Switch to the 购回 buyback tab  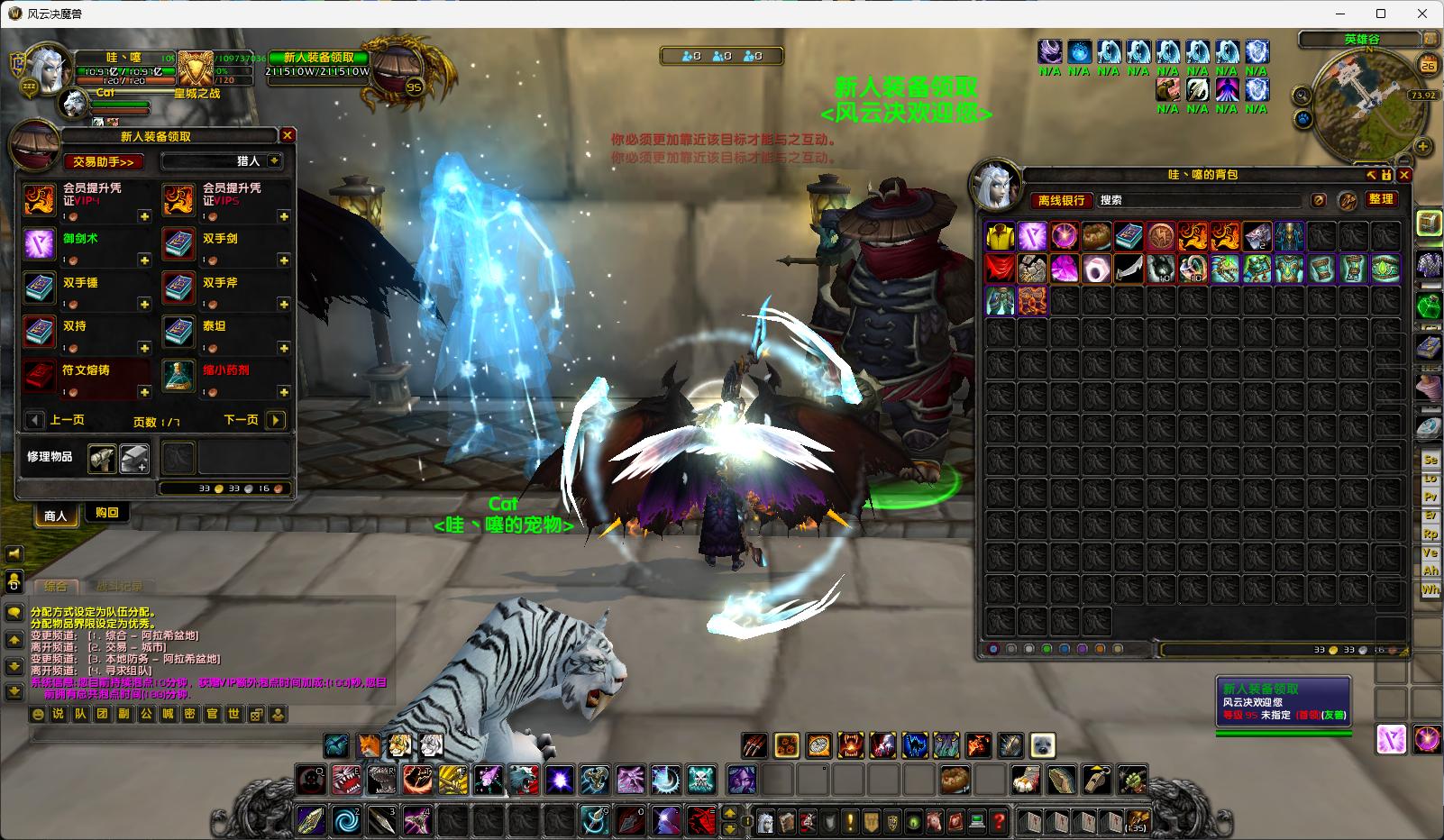107,513
